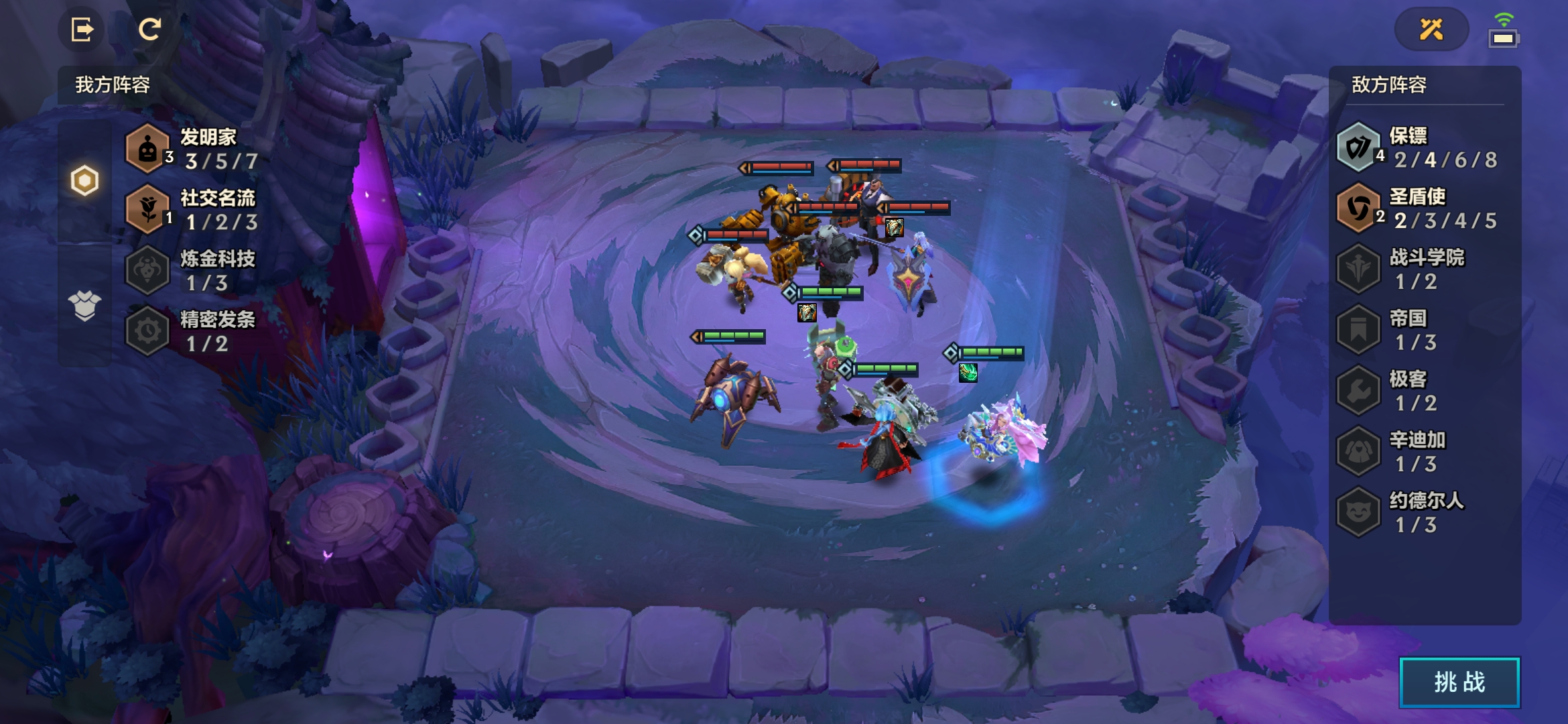Show the 约德尔人 trait info
The image size is (1568, 724).
(x=1417, y=513)
